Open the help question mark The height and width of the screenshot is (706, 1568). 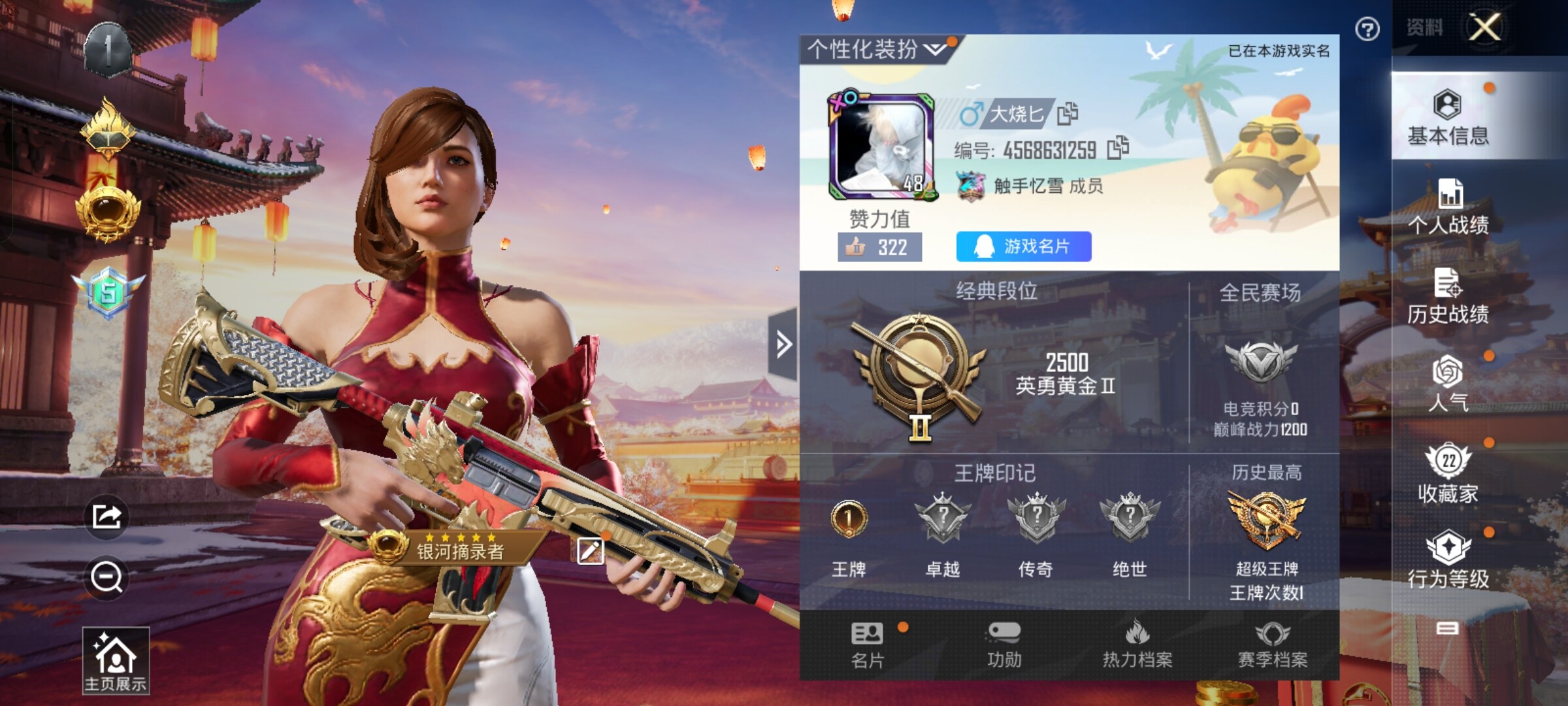(1367, 29)
